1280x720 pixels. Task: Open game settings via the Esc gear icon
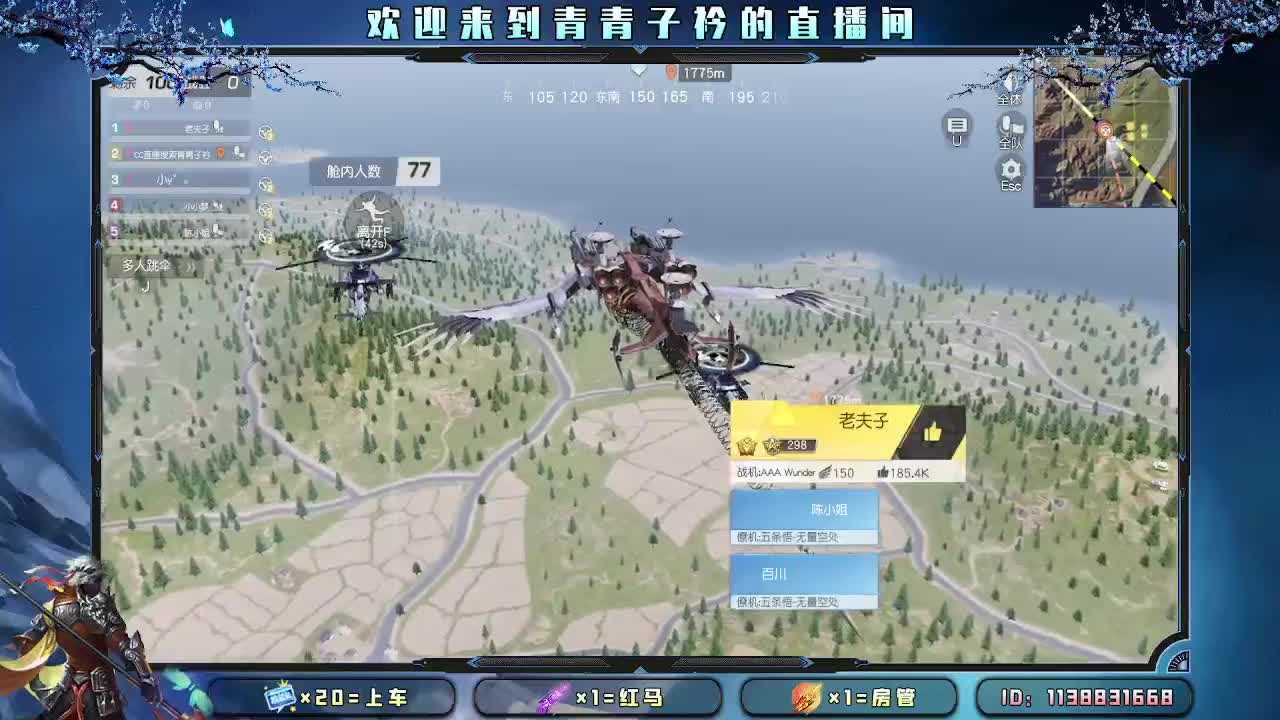(x=1010, y=168)
